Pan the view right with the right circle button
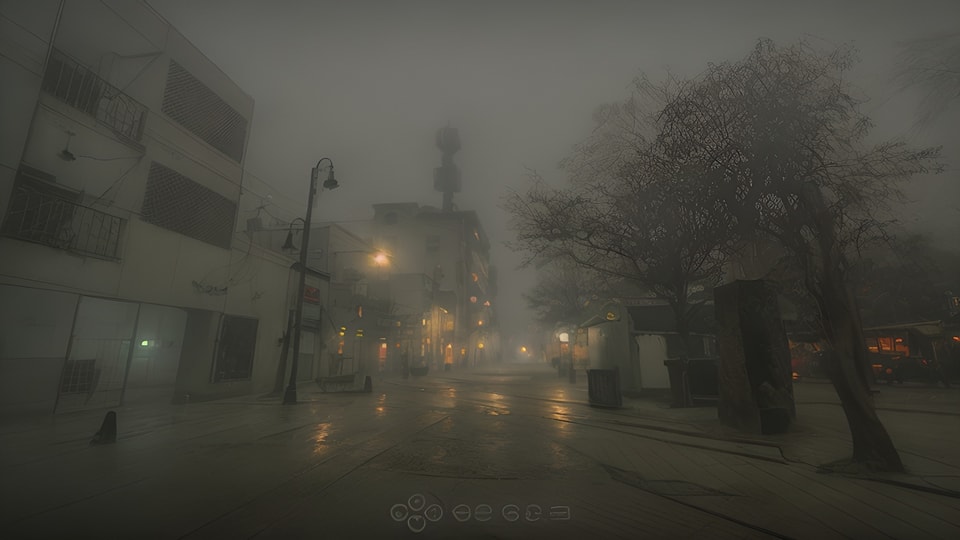This screenshot has width=960, height=540. point(435,512)
